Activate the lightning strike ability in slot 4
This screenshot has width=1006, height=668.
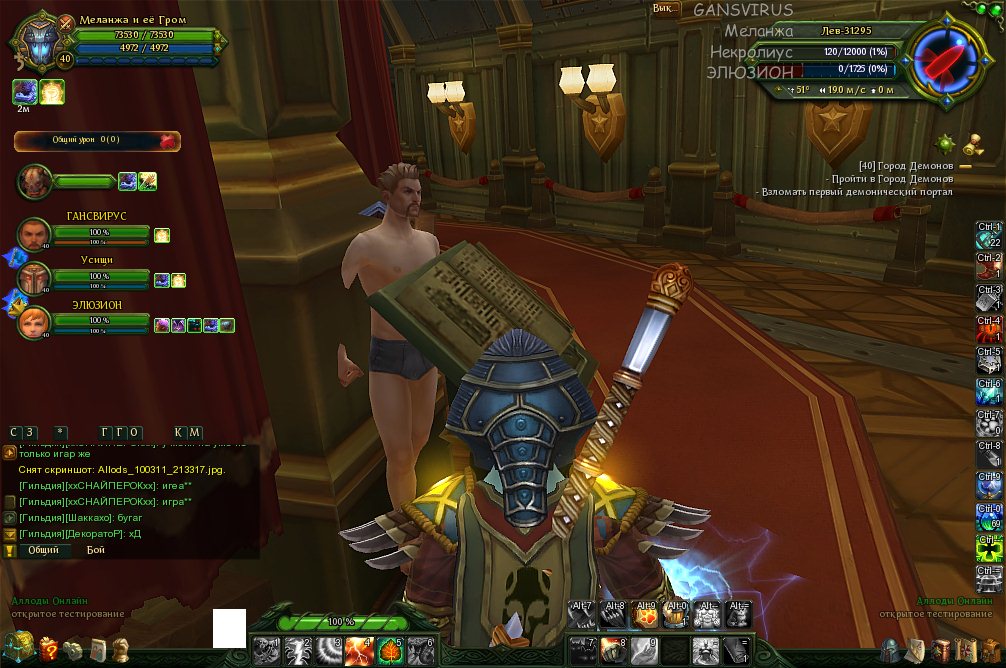pyautogui.click(x=358, y=651)
